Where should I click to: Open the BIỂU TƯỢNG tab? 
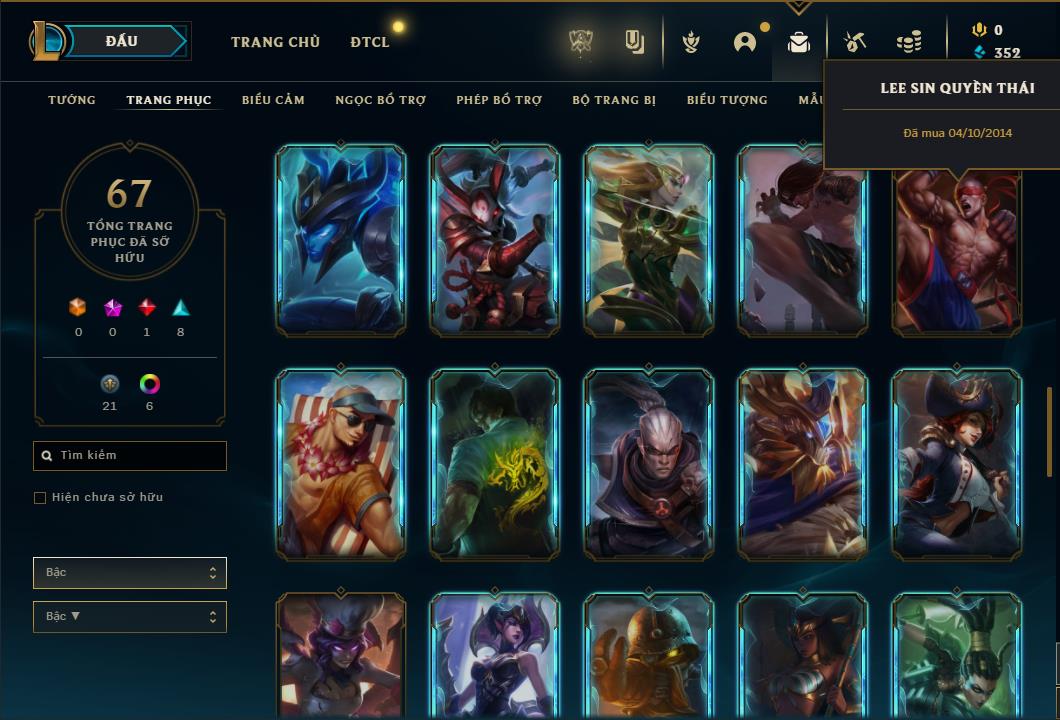click(727, 100)
